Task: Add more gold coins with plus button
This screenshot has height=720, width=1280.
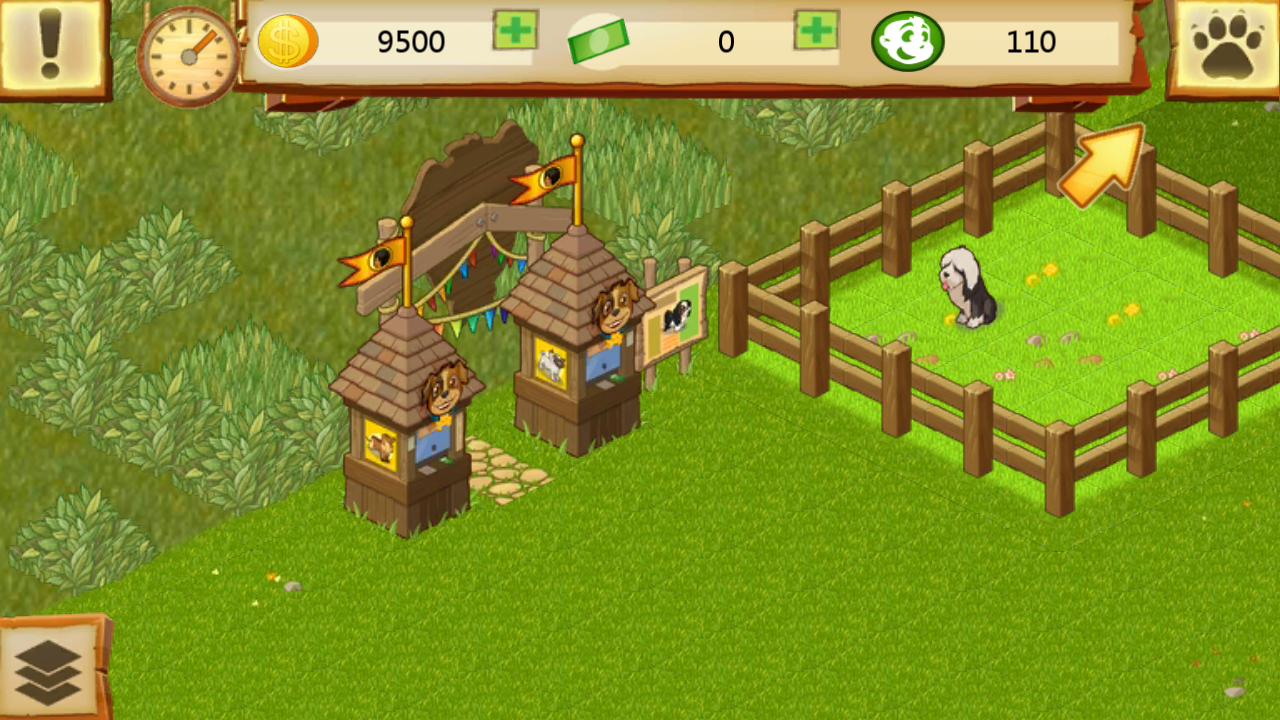Action: coord(515,31)
